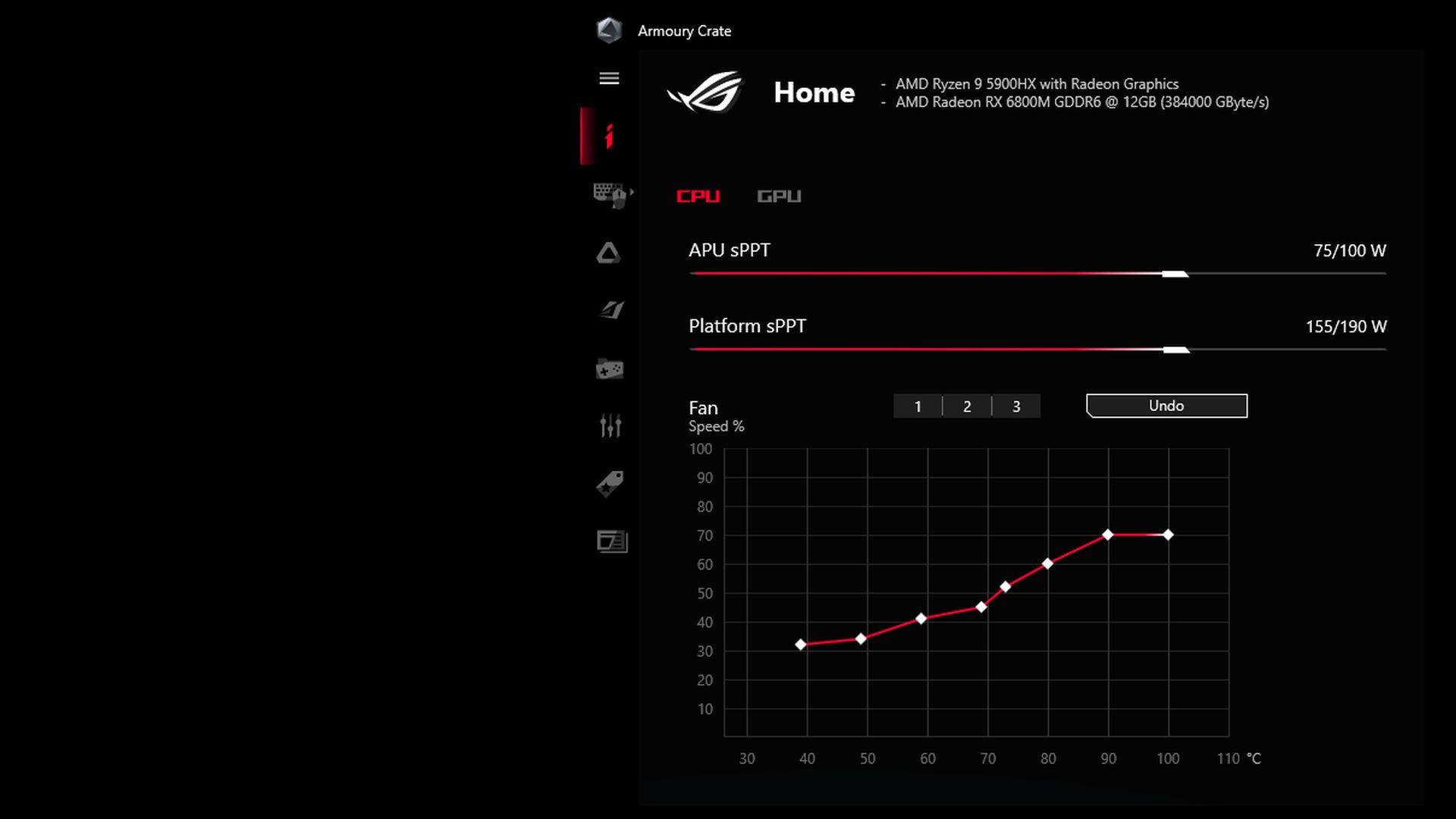Select the fan curve point at 40°C
The height and width of the screenshot is (819, 1456).
[801, 645]
